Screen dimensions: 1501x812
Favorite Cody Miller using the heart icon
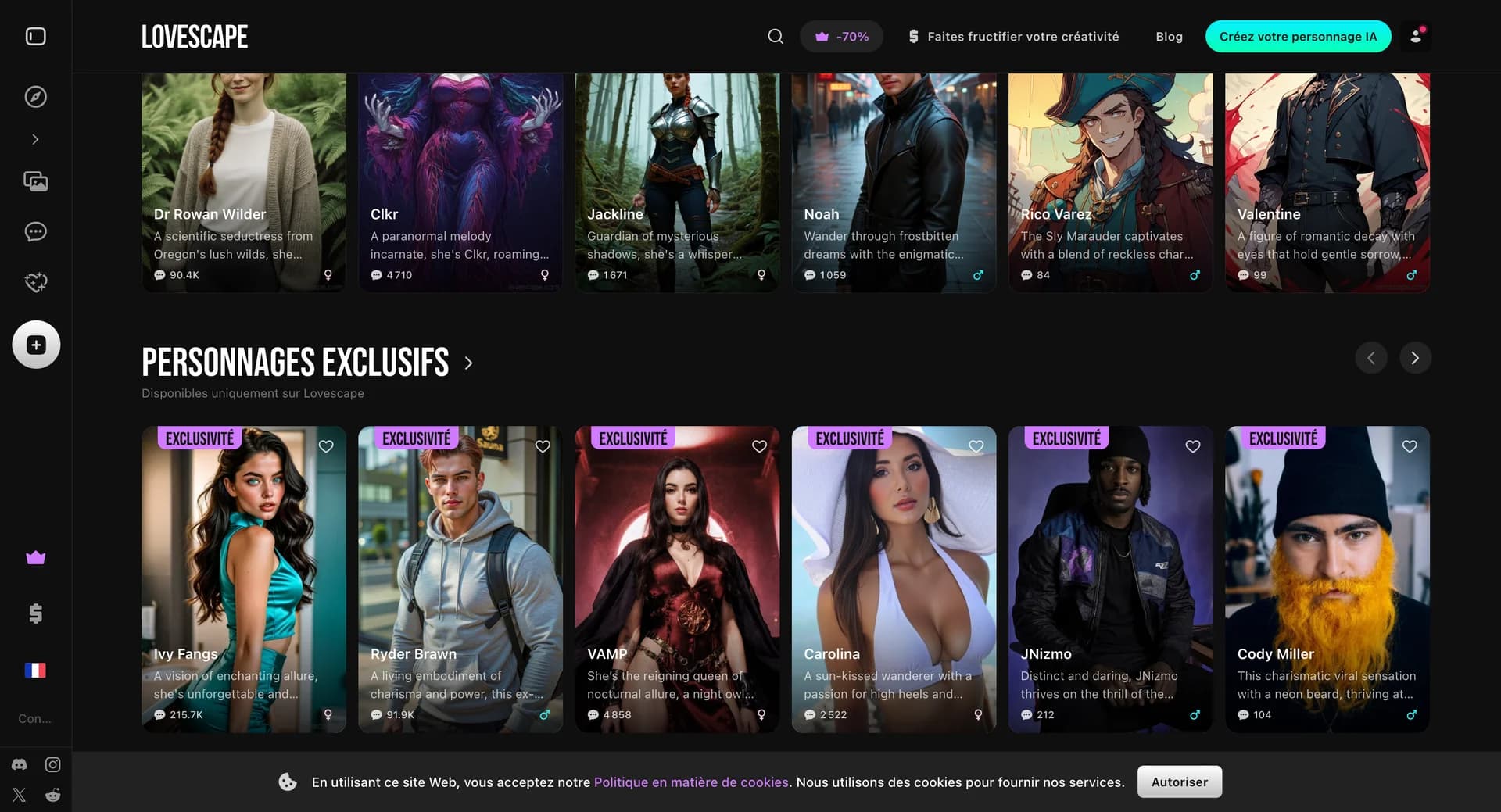point(1410,446)
